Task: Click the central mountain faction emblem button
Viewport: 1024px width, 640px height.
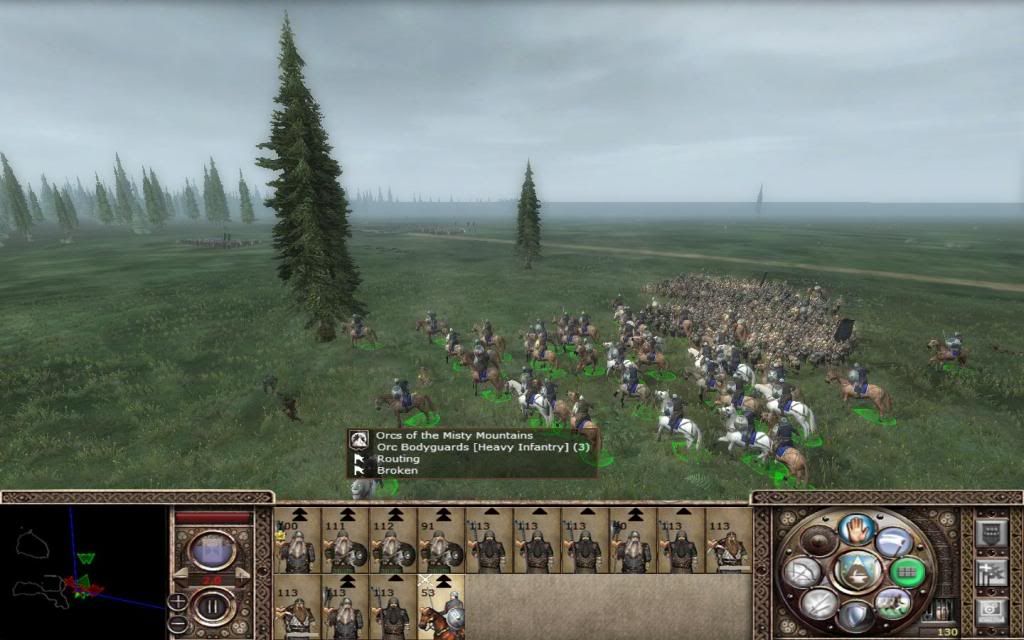Action: coord(856,571)
